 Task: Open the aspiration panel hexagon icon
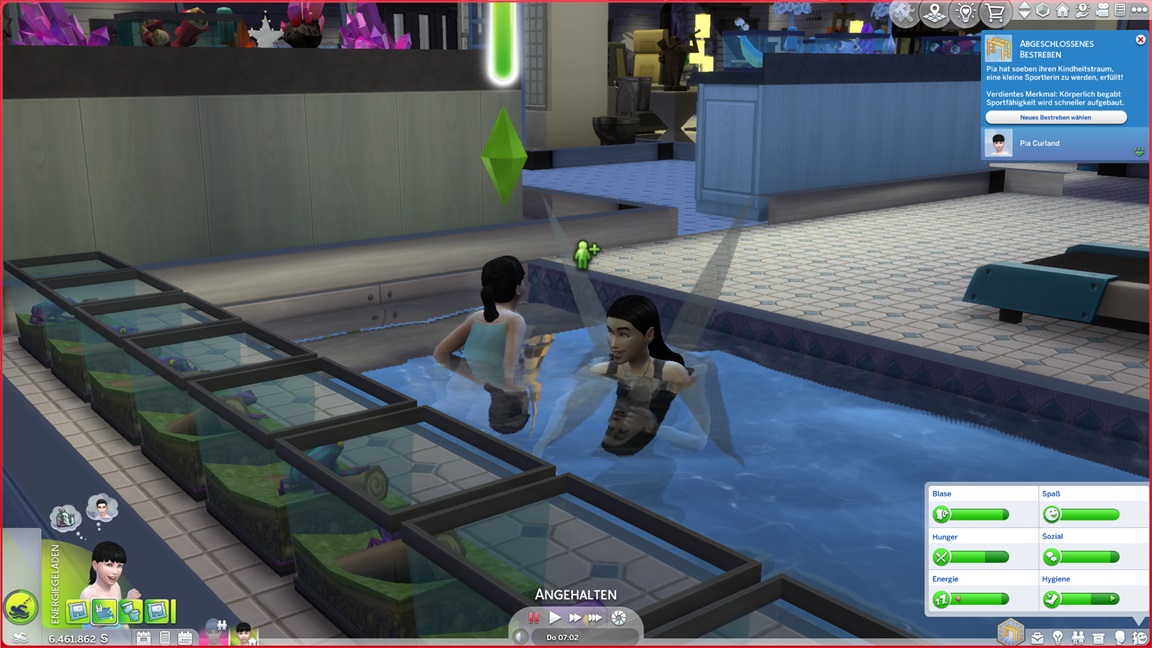[1010, 632]
